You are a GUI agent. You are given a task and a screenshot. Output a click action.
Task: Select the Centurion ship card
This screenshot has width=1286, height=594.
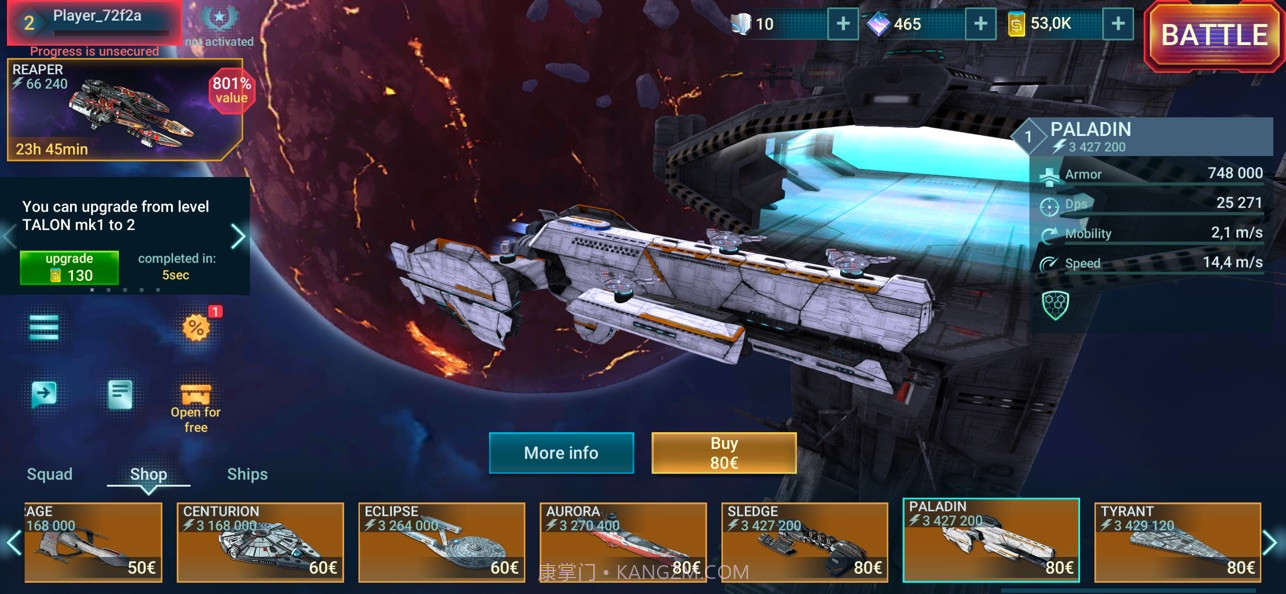coord(260,542)
